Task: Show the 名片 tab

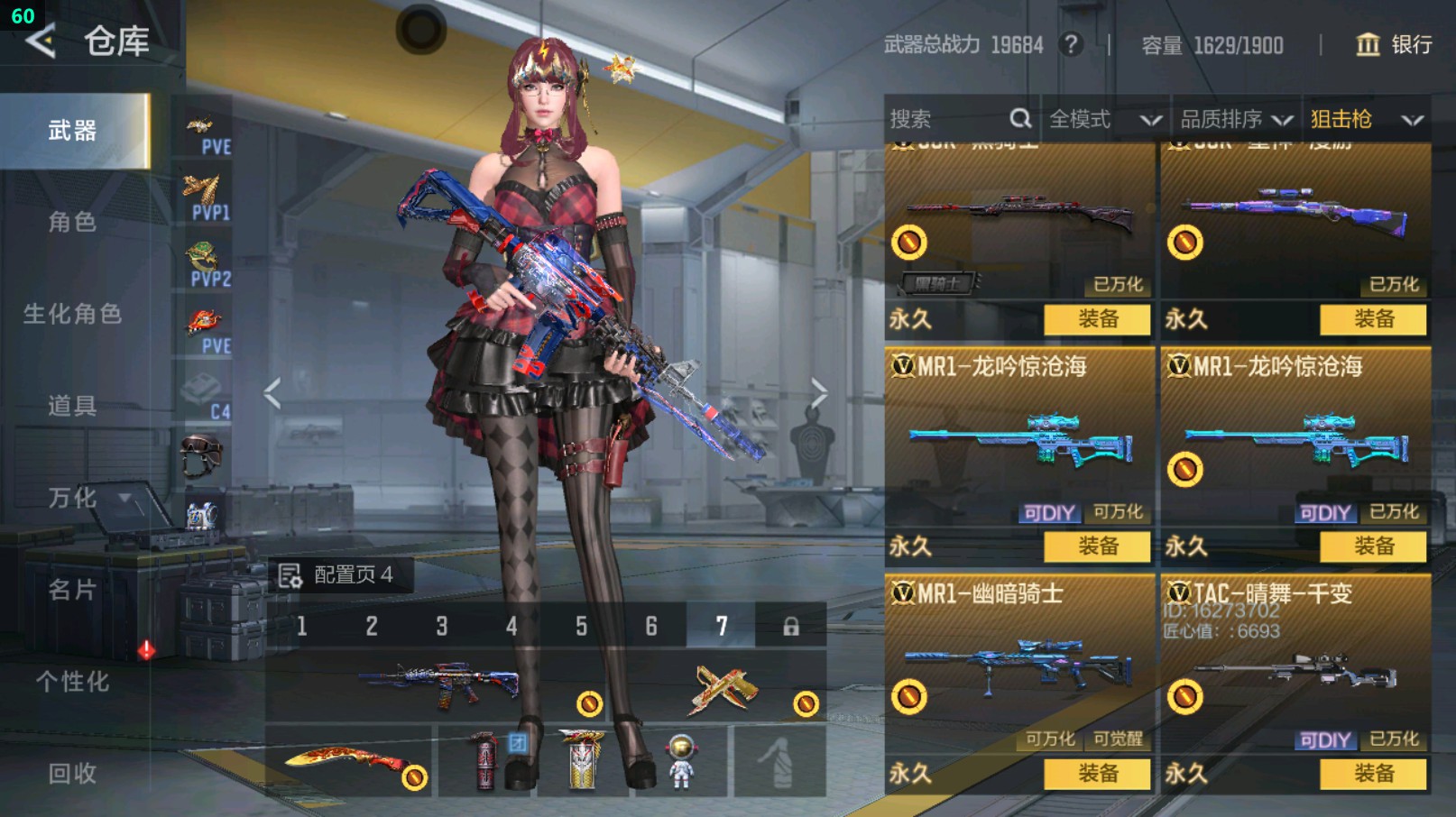Action: [x=72, y=590]
